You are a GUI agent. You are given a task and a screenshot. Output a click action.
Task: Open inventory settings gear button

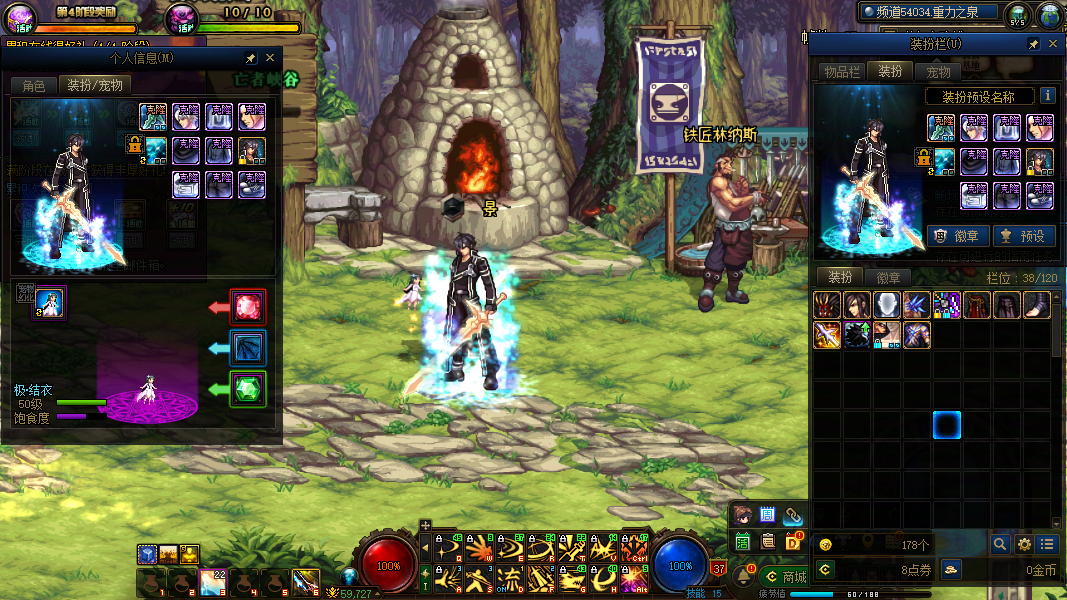(1024, 544)
